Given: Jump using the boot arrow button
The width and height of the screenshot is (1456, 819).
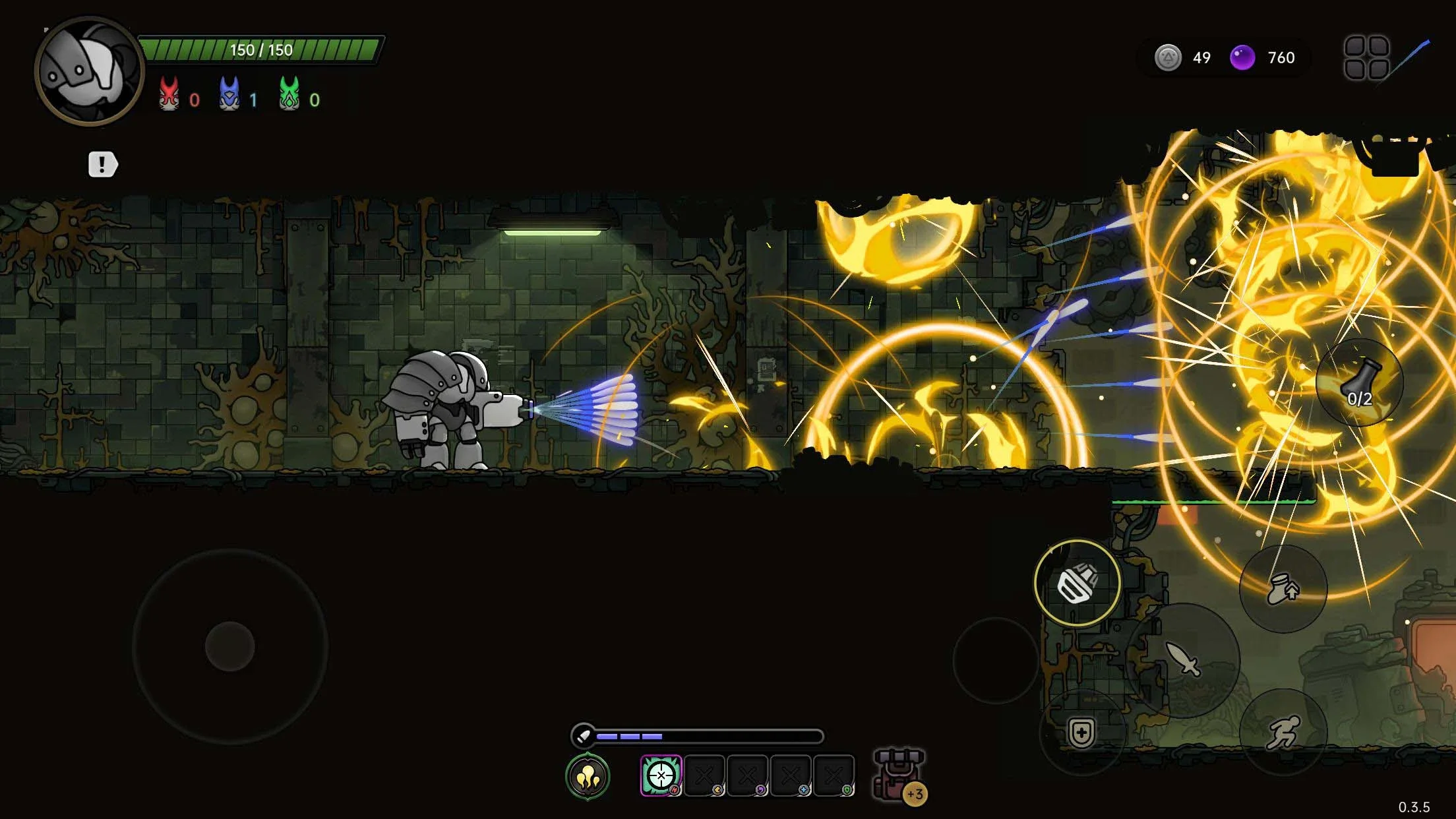Looking at the screenshot, I should 1283,588.
